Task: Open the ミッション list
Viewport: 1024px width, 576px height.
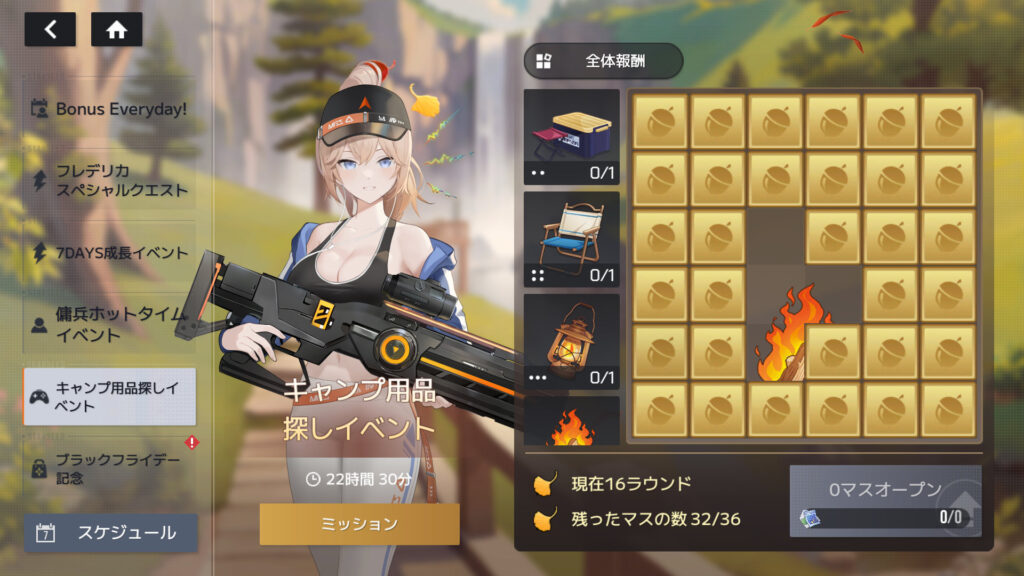Action: [x=359, y=524]
